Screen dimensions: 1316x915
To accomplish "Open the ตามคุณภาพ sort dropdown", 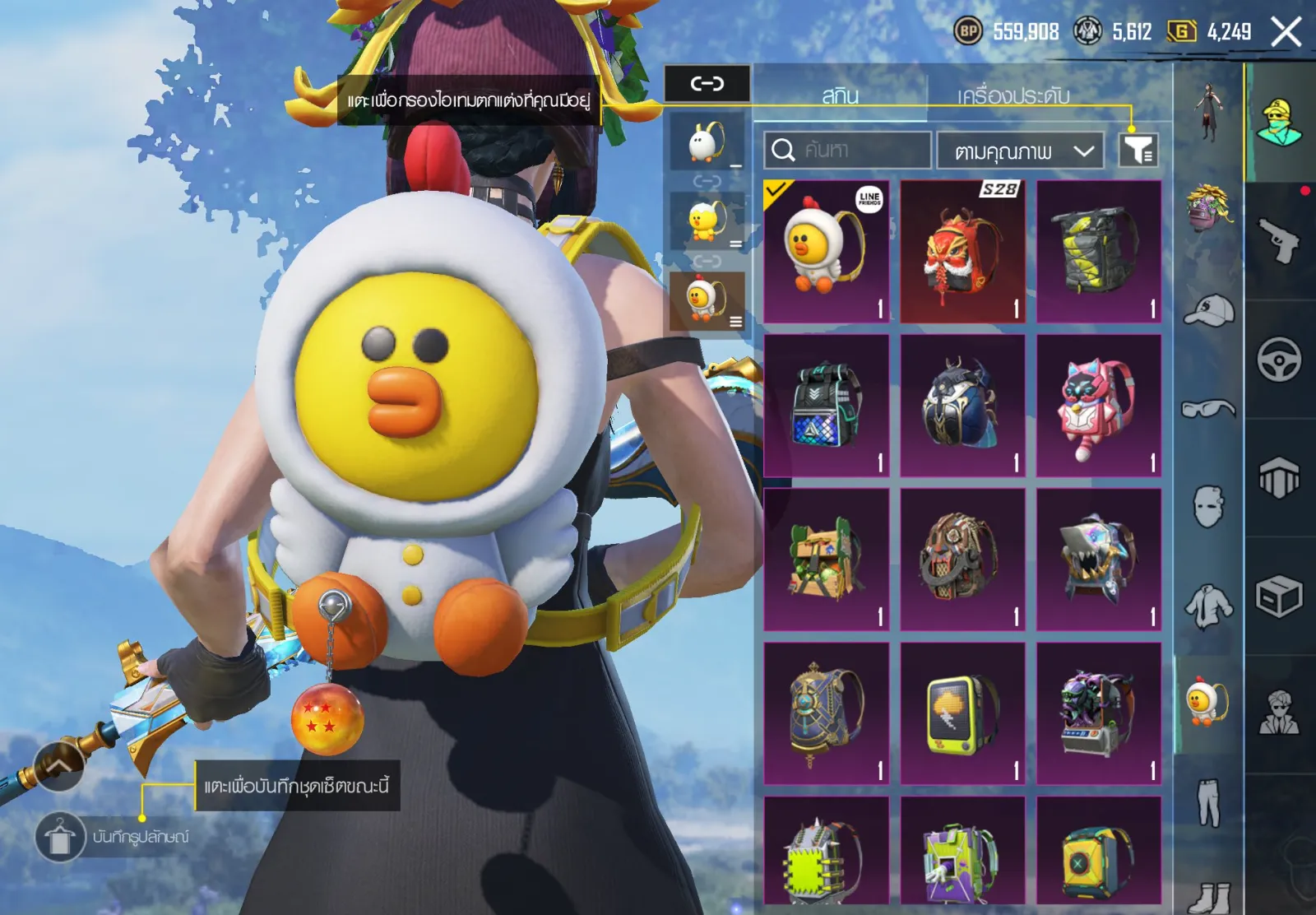I will coord(1020,151).
